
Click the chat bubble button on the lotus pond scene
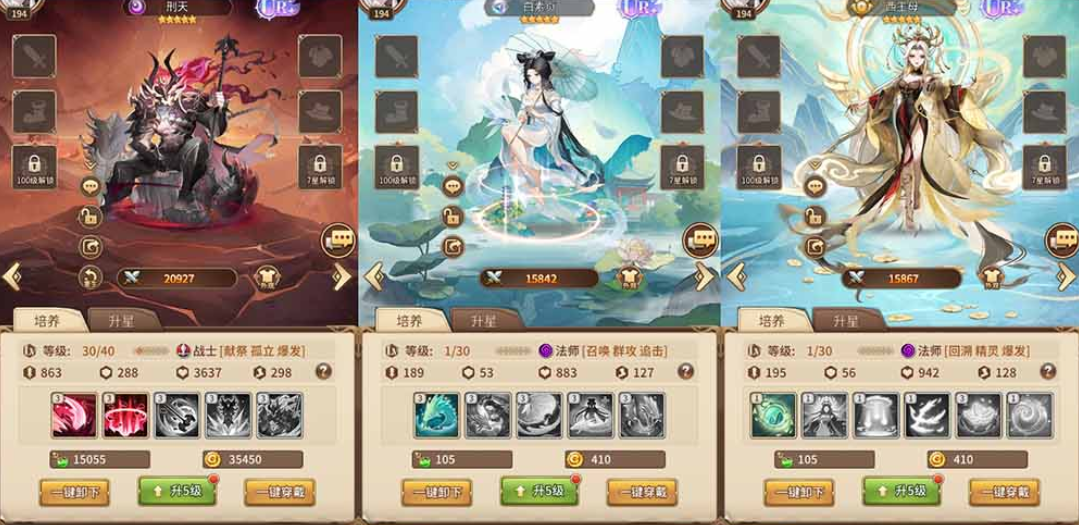pos(701,240)
